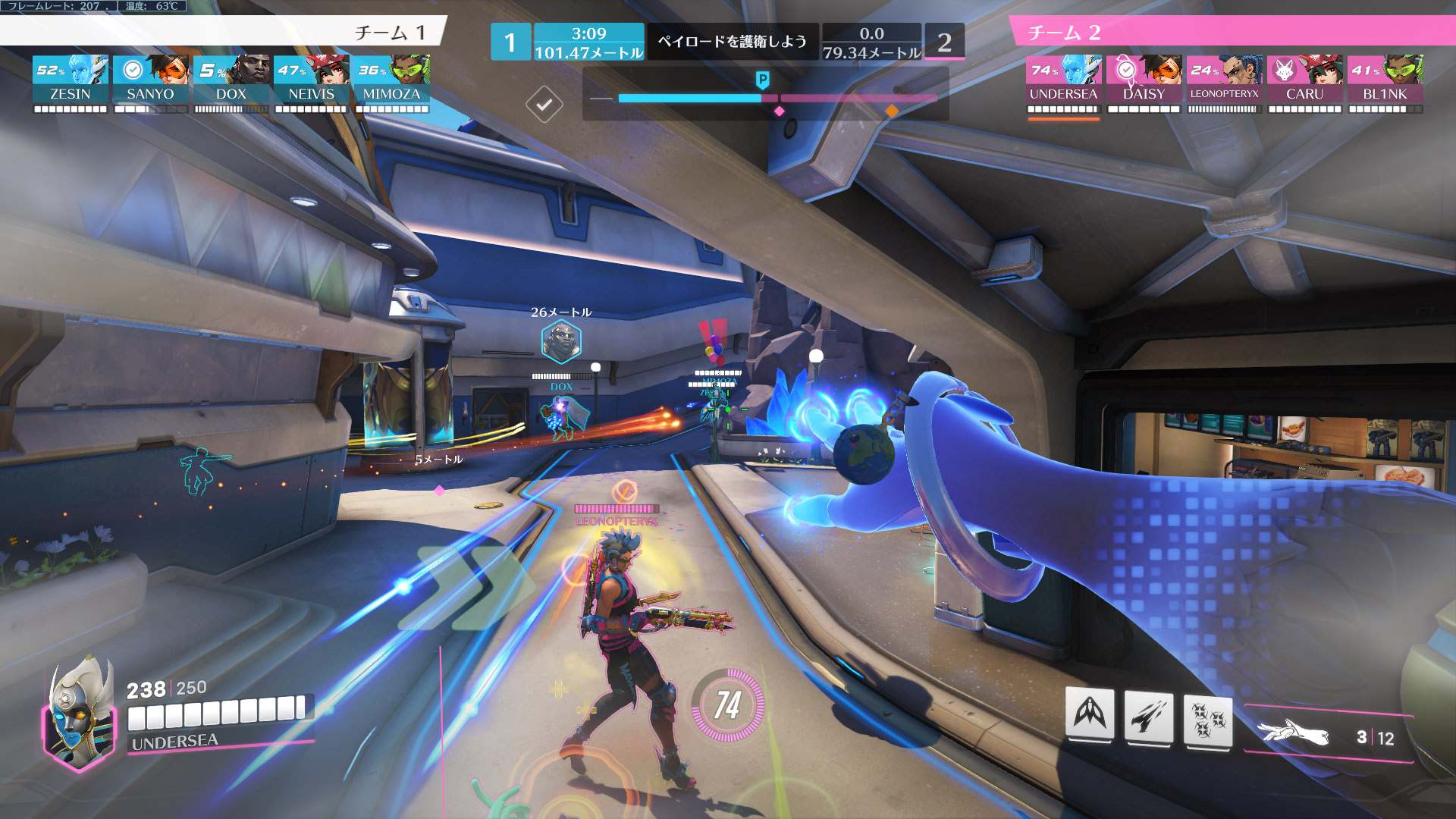Activate the wing-shaped ability icon
This screenshot has height=819, width=1456.
(x=1090, y=714)
